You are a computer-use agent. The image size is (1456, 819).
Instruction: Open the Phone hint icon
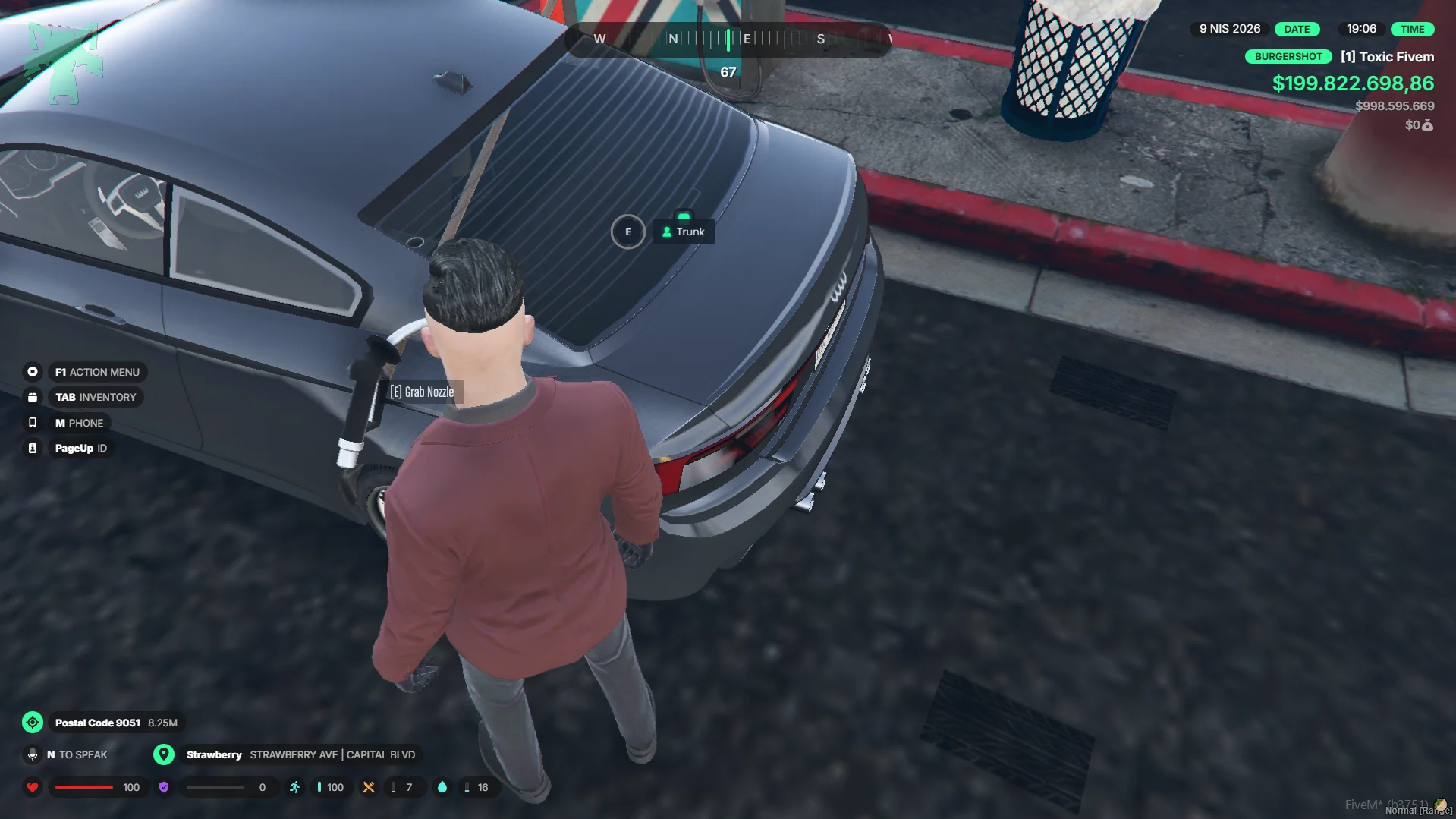tap(33, 423)
